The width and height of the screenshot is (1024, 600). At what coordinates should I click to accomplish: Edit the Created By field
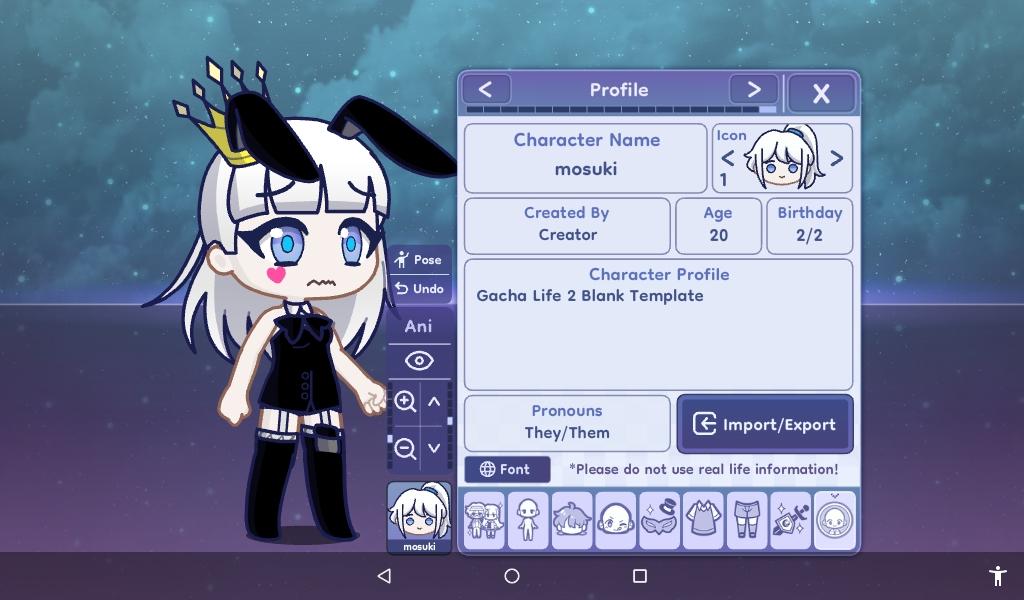[x=567, y=225]
